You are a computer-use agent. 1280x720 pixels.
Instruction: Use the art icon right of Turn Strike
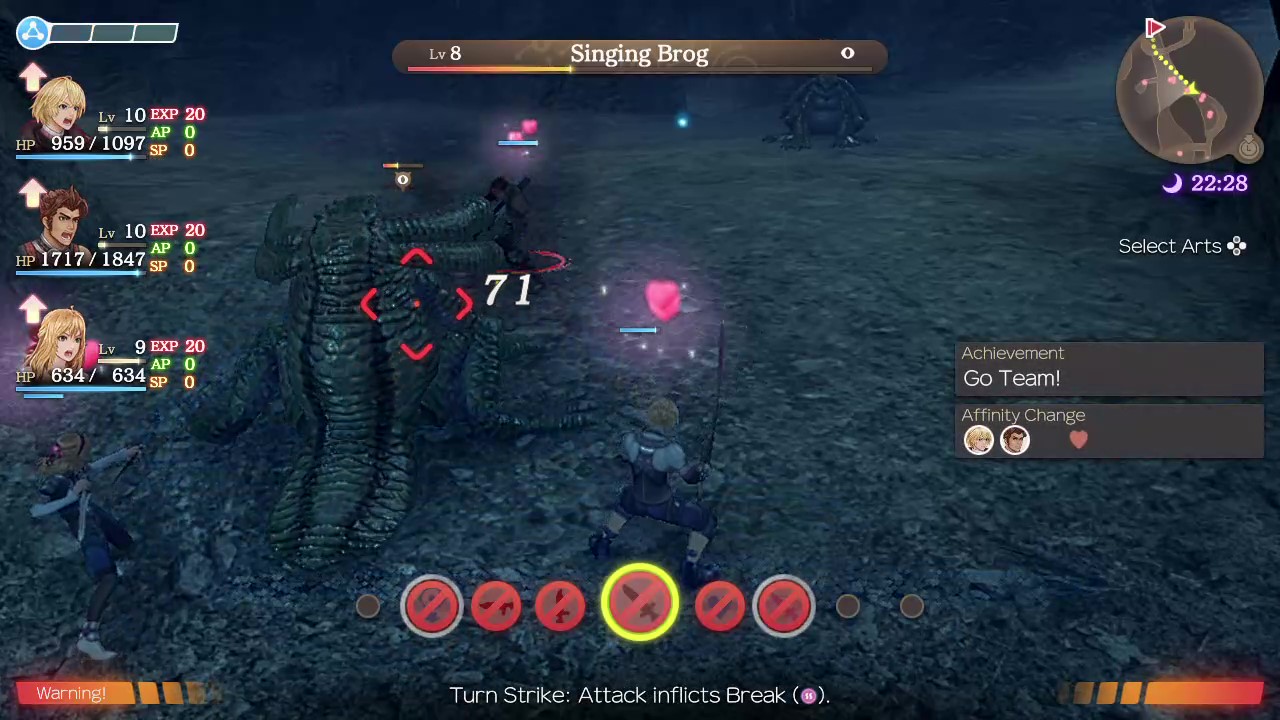point(721,604)
